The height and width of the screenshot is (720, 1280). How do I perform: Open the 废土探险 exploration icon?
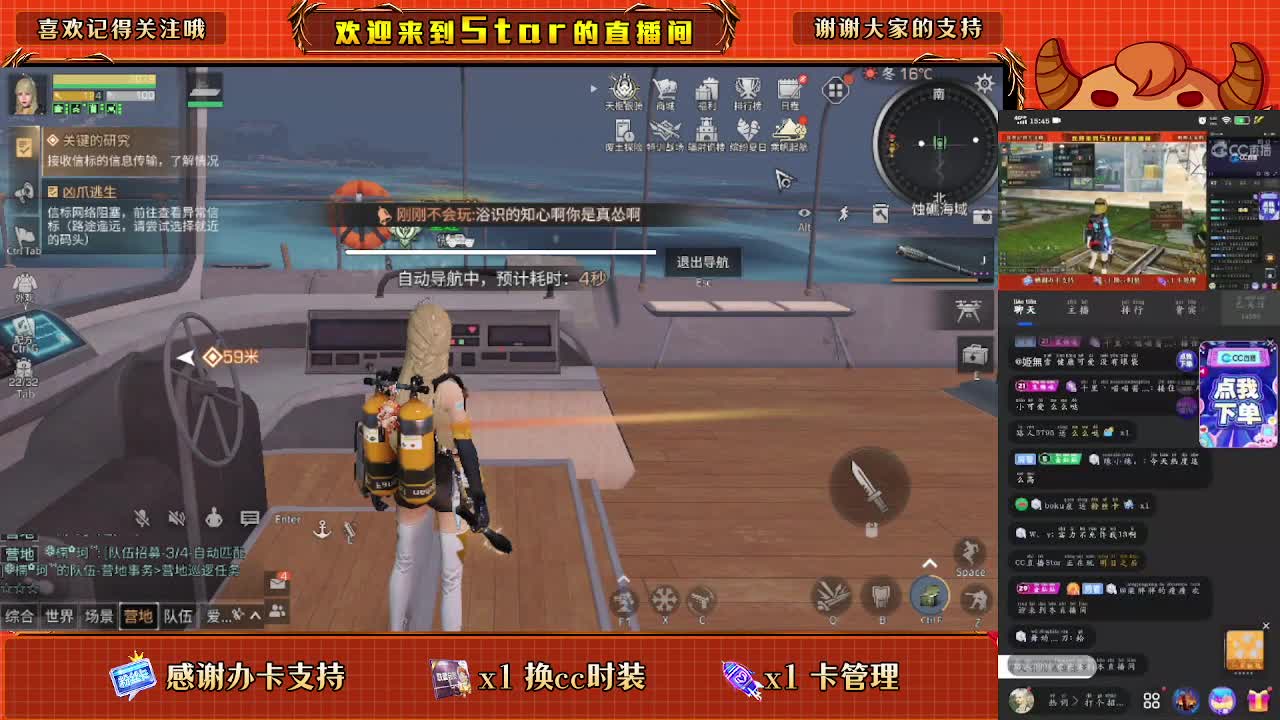(622, 130)
